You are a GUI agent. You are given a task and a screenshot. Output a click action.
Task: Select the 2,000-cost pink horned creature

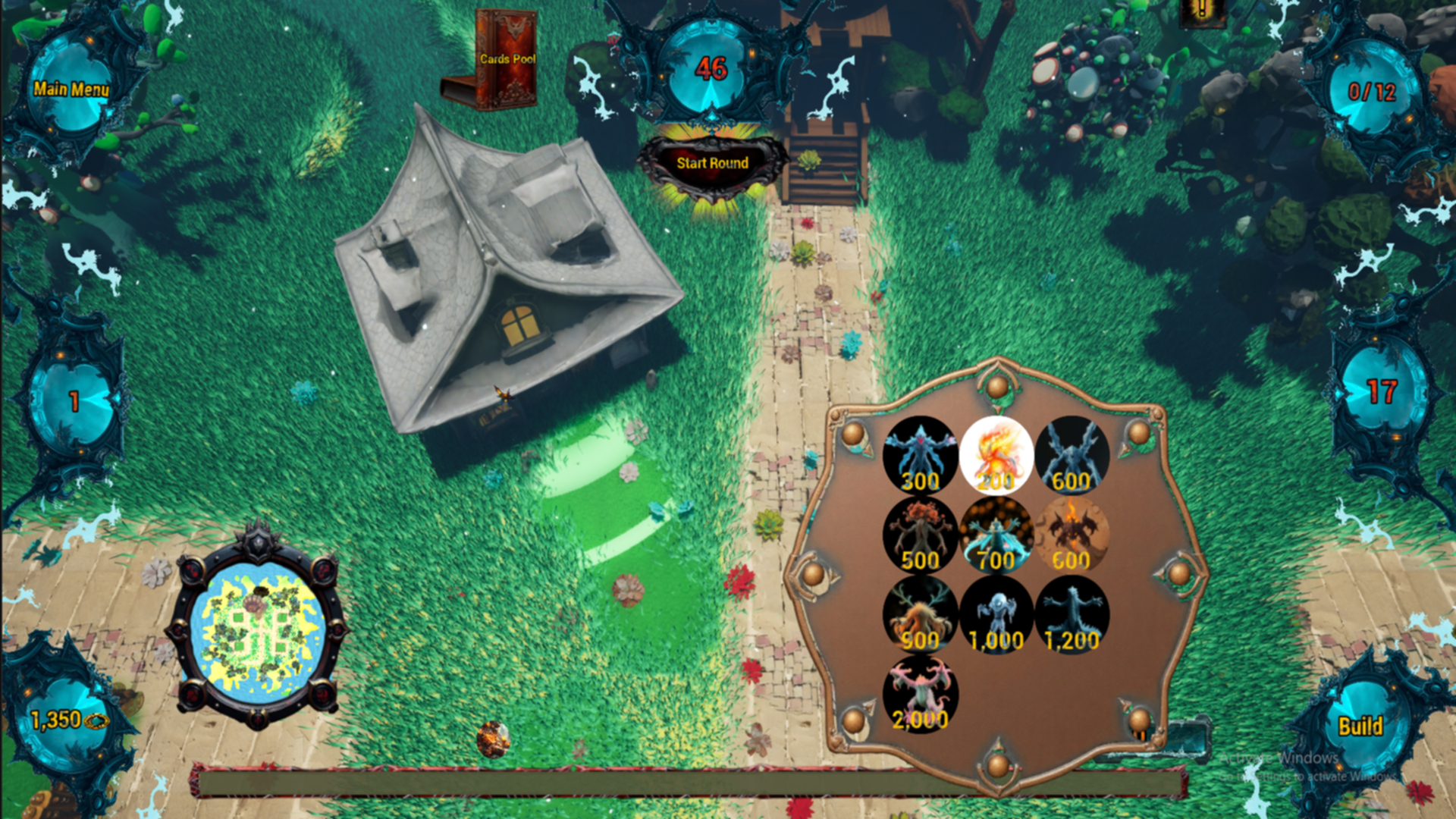[x=920, y=692]
